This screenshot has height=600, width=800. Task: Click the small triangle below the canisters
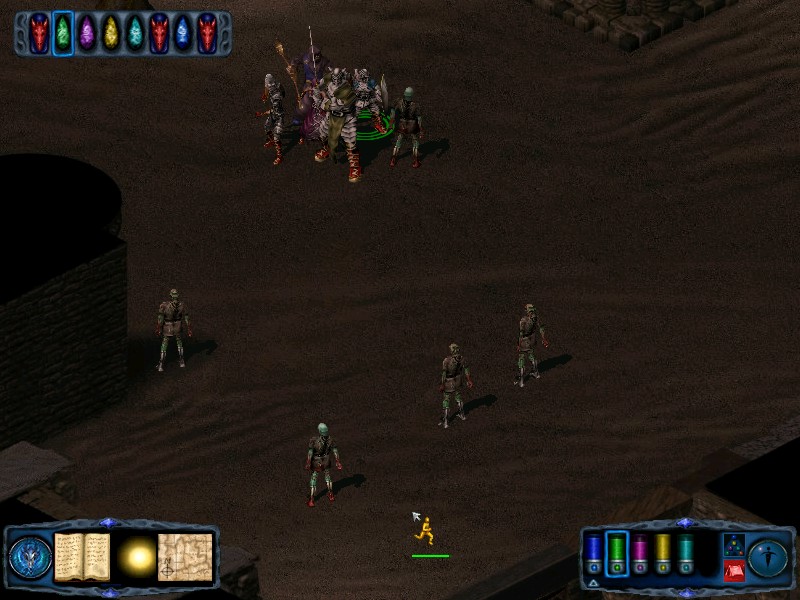(593, 581)
